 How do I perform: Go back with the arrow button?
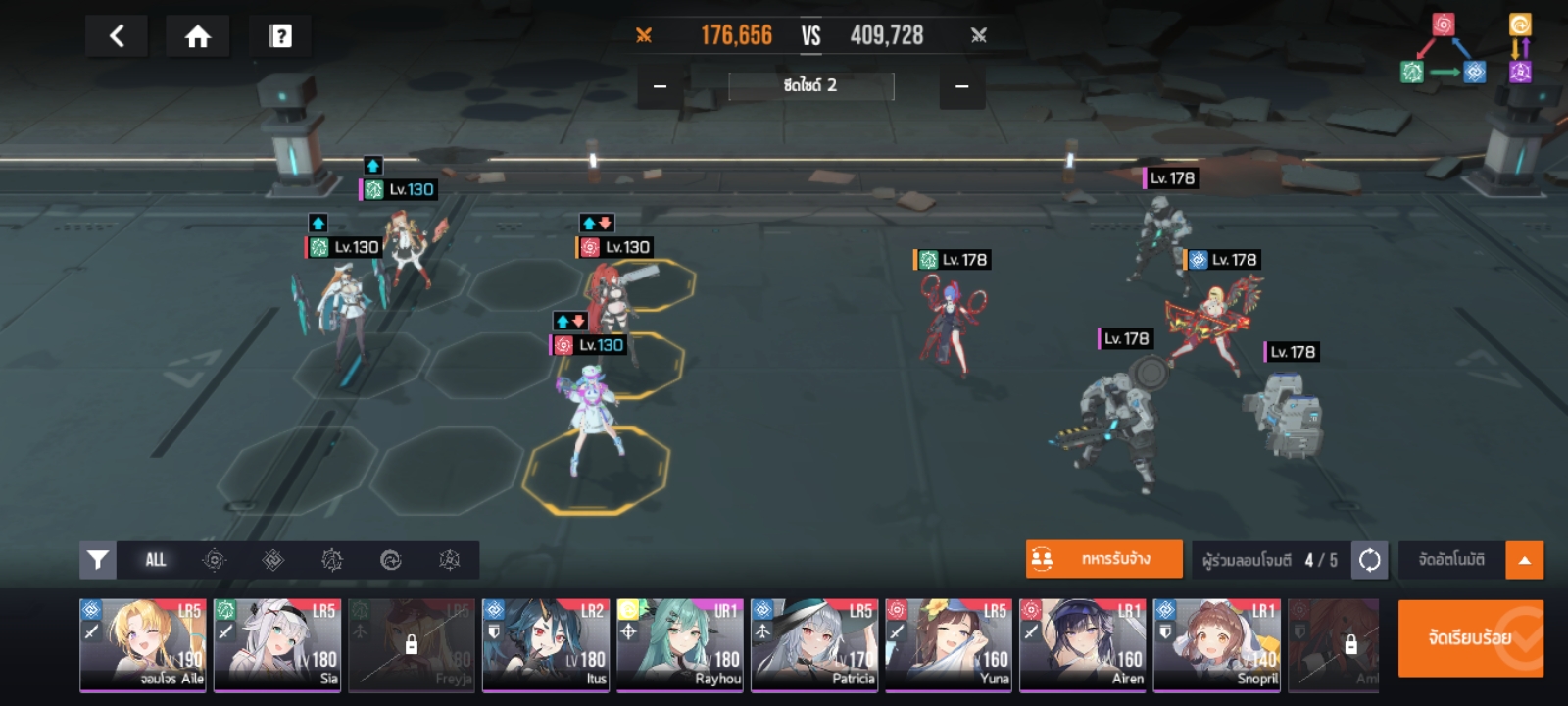point(117,36)
